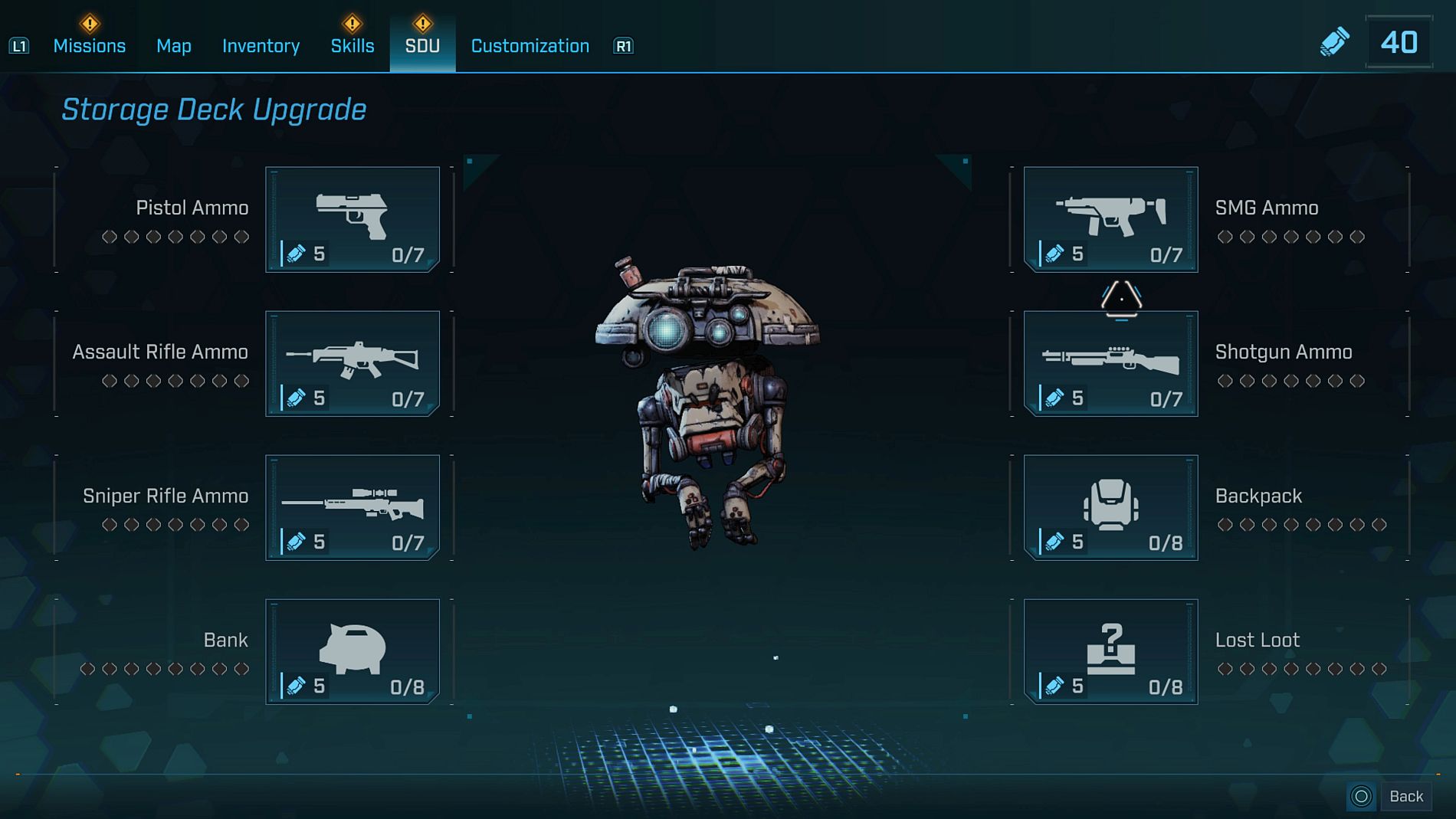Viewport: 1456px width, 819px height.
Task: Pick the Backpack capacity upgrade
Action: [1110, 507]
